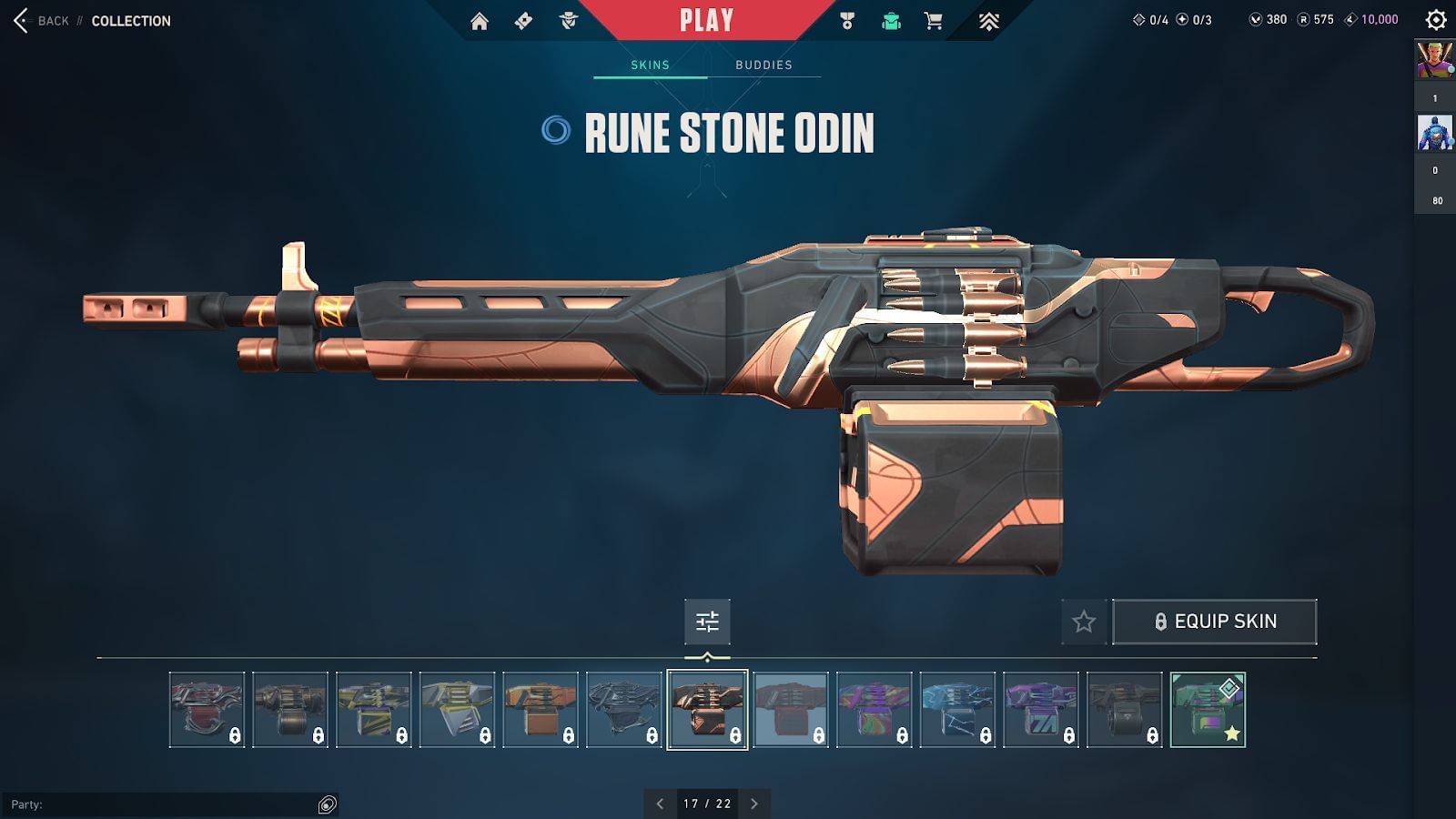
Task: Click the page indicator showing 17 / 22
Action: pos(706,804)
